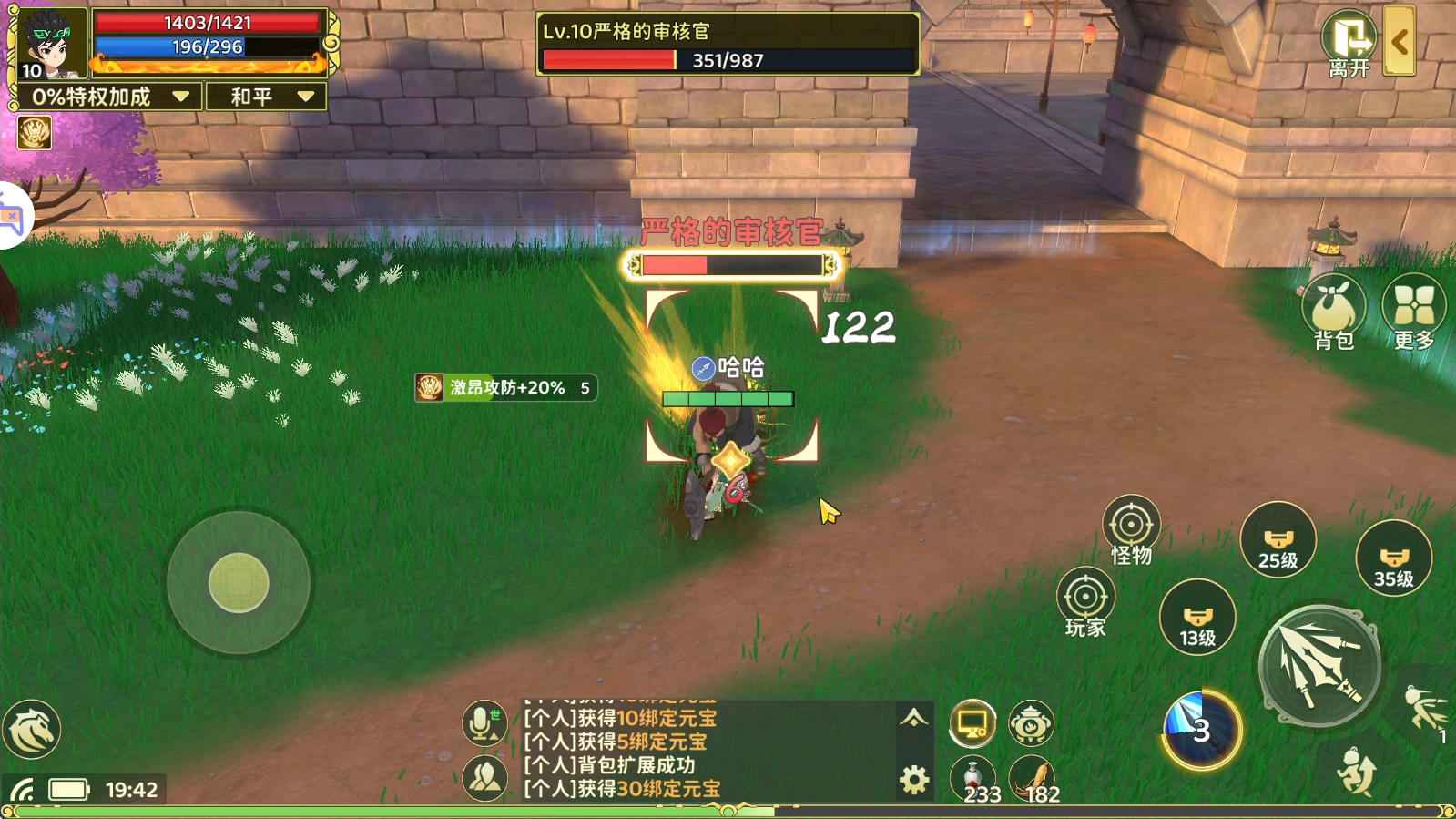Expand the 0%特权加成 dropdown
The height and width of the screenshot is (819, 1456).
pyautogui.click(x=107, y=97)
